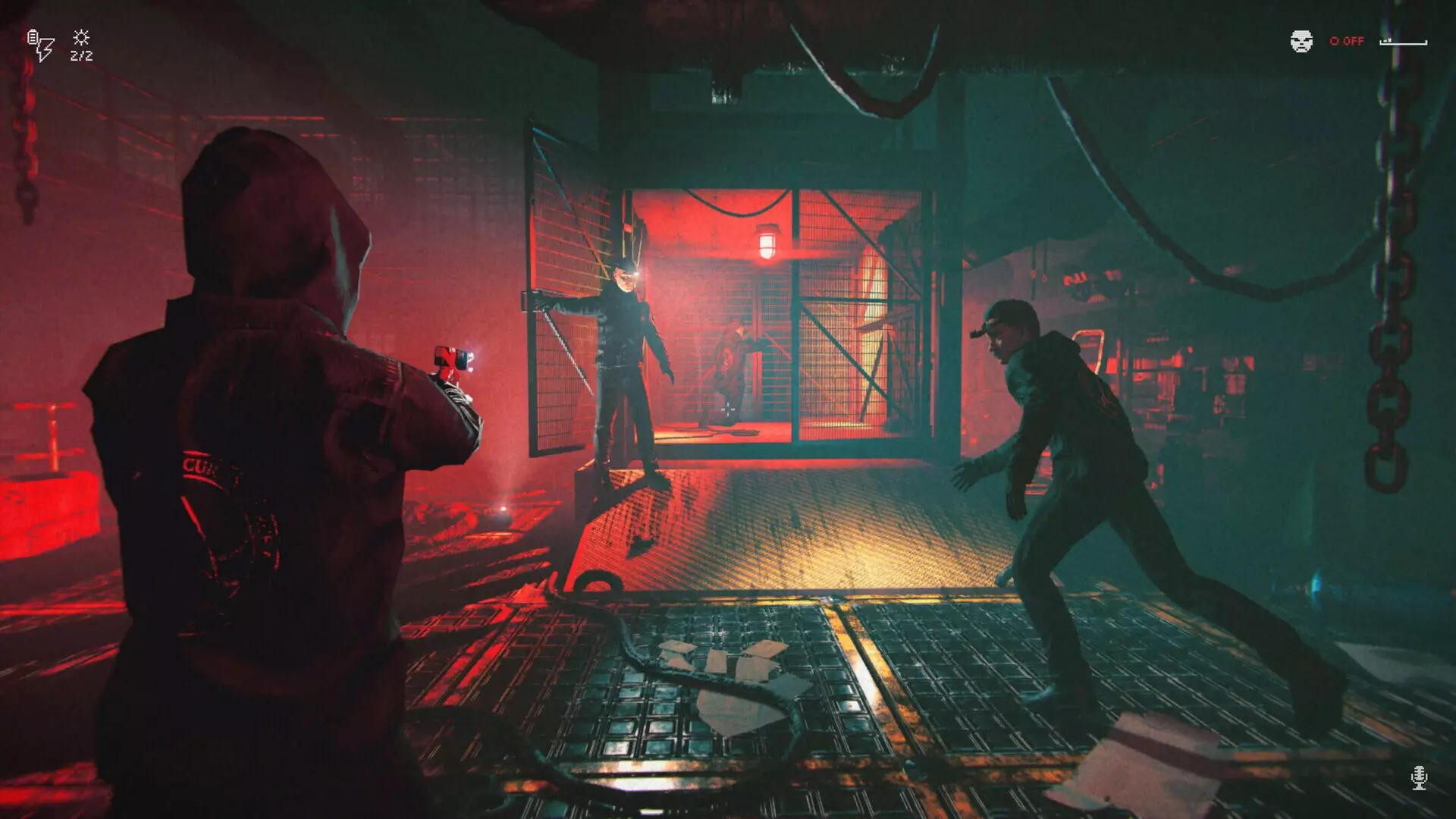
Task: Click the microphone voice chat icon
Action: [x=1419, y=777]
